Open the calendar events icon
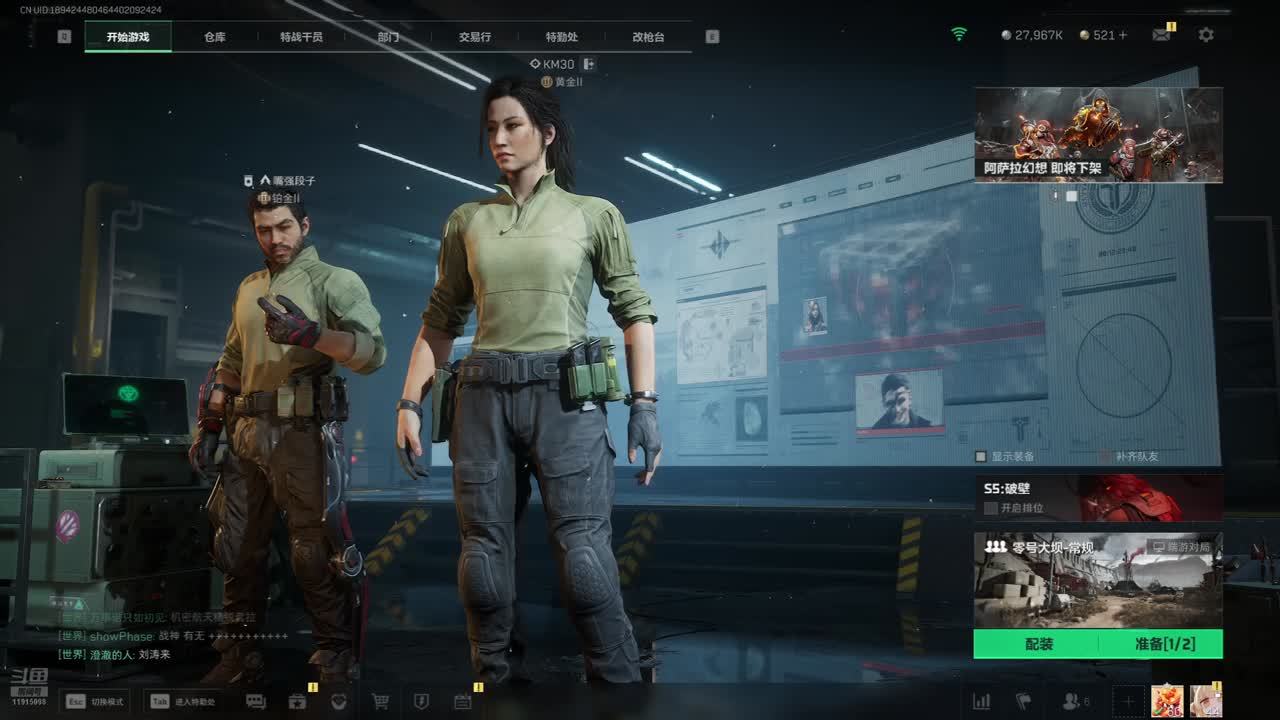1280x720 pixels. point(462,702)
